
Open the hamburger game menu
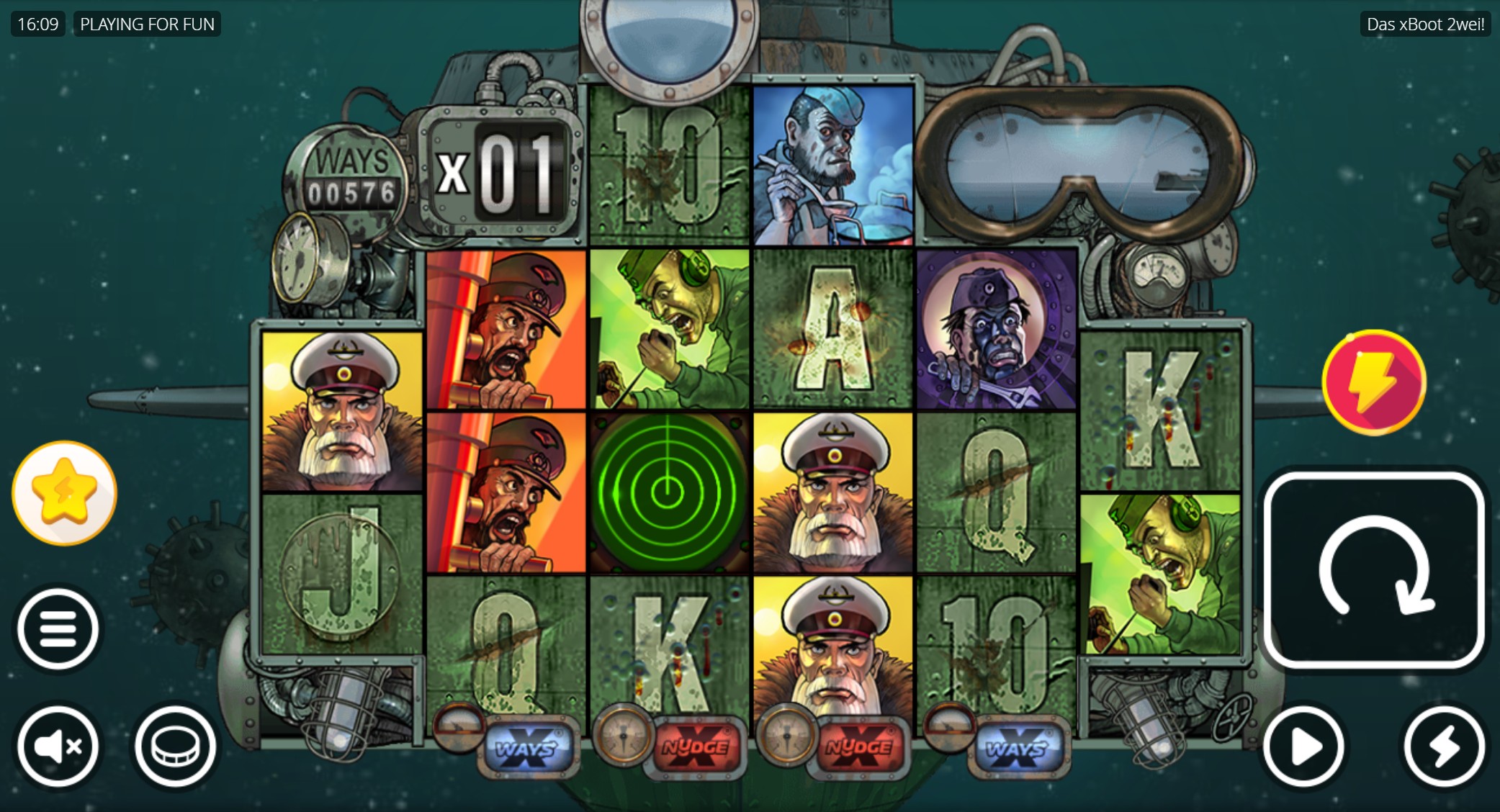point(58,627)
